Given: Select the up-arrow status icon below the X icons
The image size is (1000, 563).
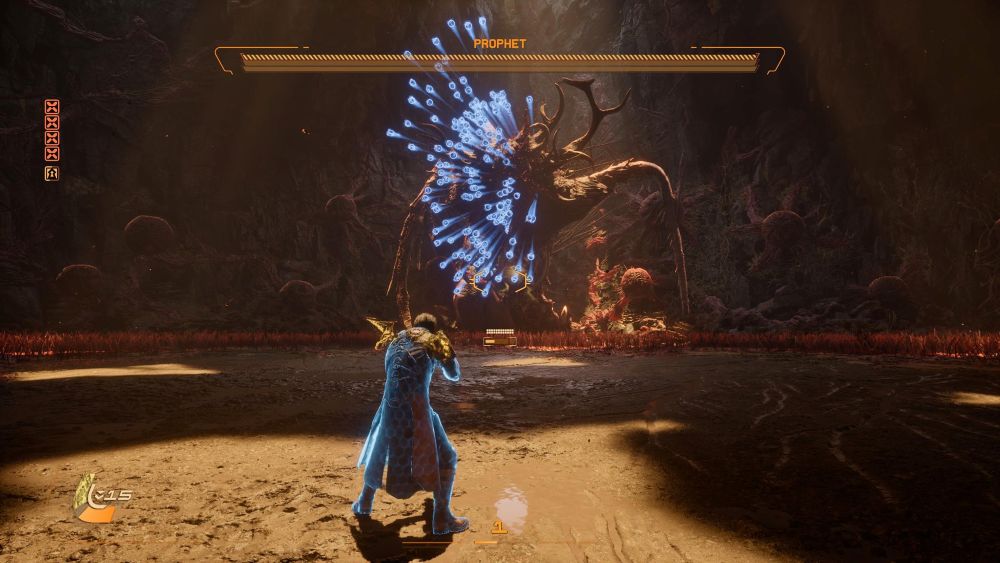Looking at the screenshot, I should (x=52, y=173).
